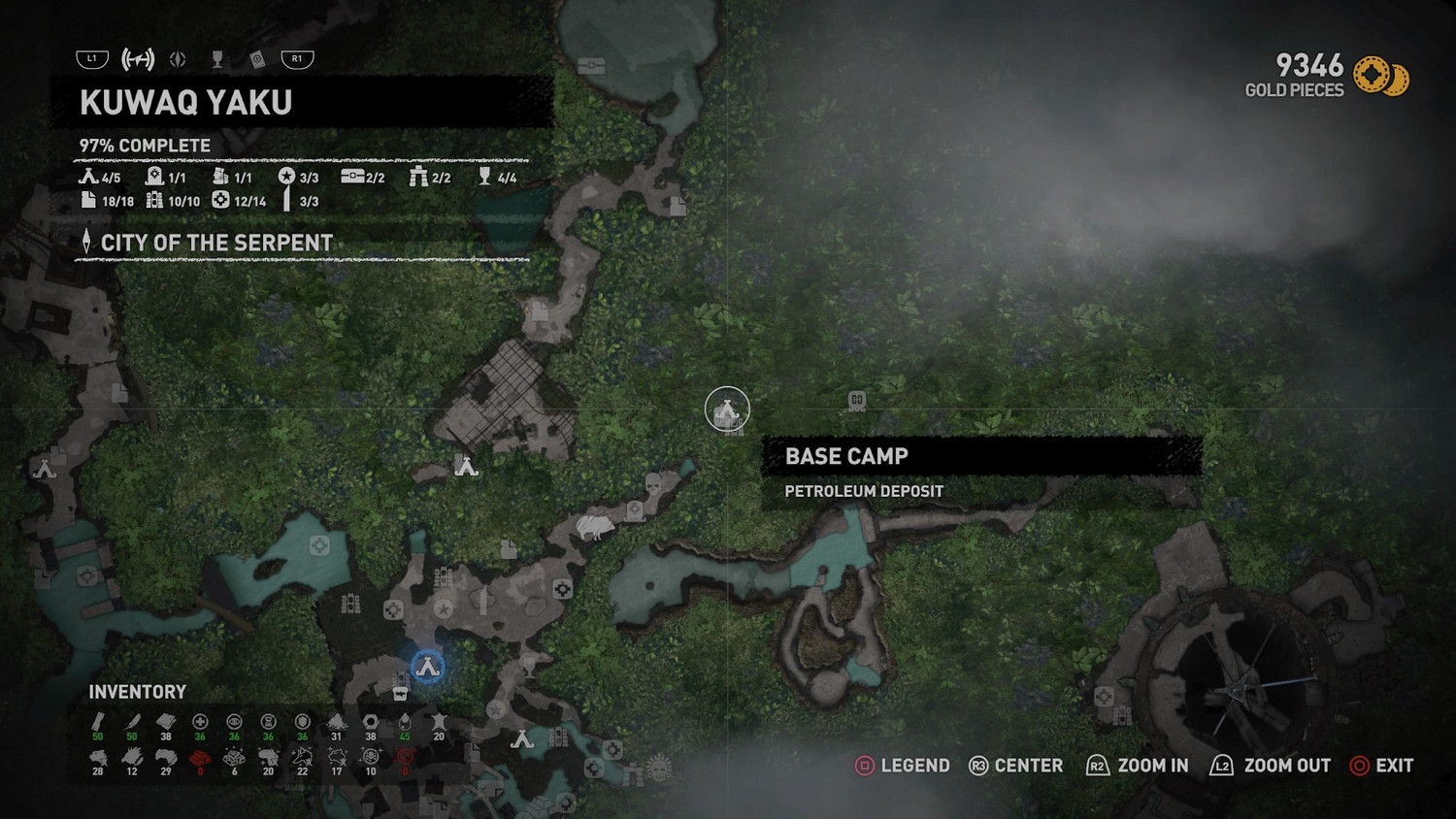Screen dimensions: 1456x819
Task: Open the trophy cup tab
Action: click(x=217, y=60)
